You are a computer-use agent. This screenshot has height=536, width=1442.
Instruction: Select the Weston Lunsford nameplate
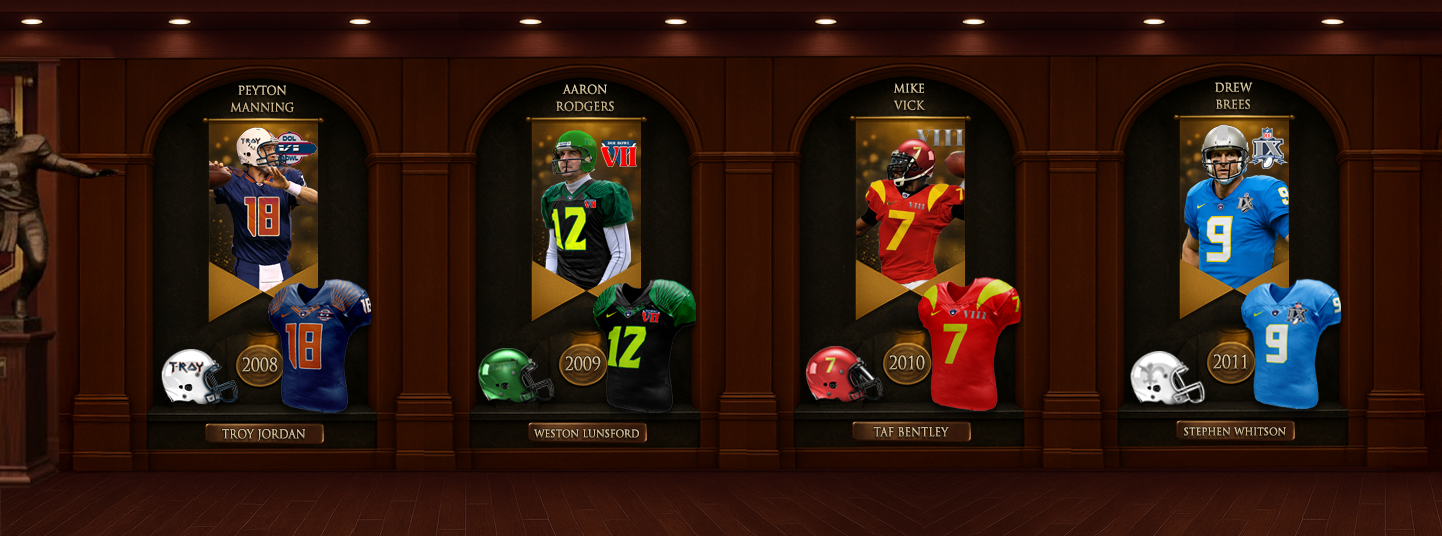click(x=587, y=433)
